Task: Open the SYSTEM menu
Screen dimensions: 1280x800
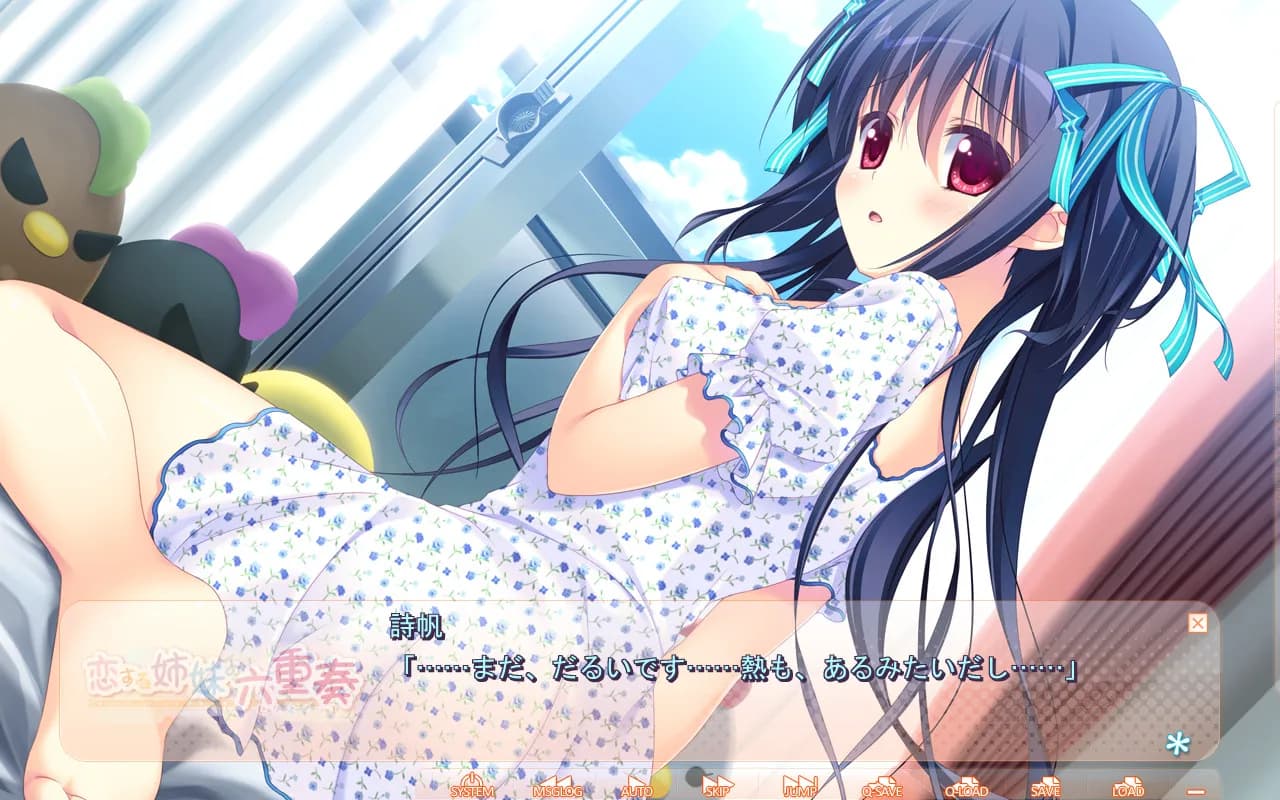Action: 470,788
